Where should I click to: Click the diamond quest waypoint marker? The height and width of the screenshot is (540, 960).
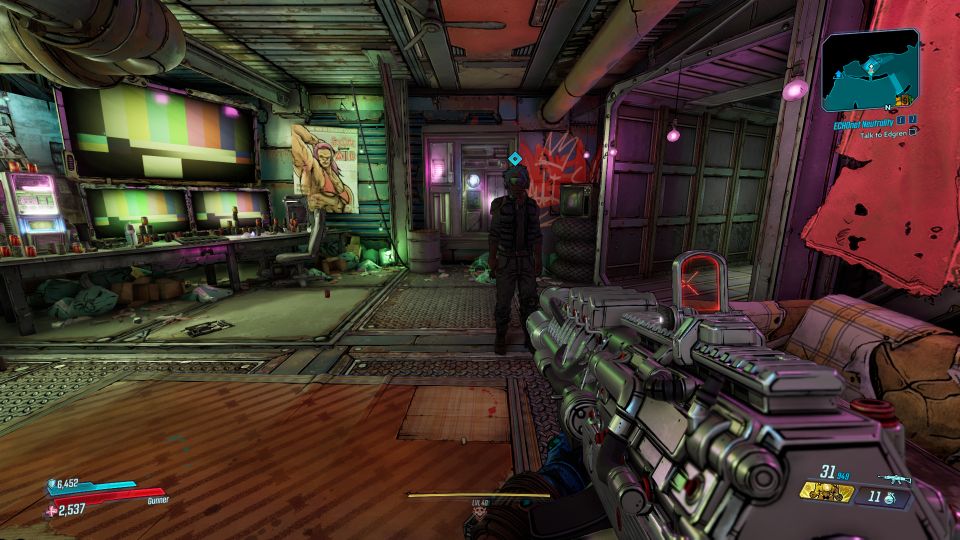pos(514,158)
